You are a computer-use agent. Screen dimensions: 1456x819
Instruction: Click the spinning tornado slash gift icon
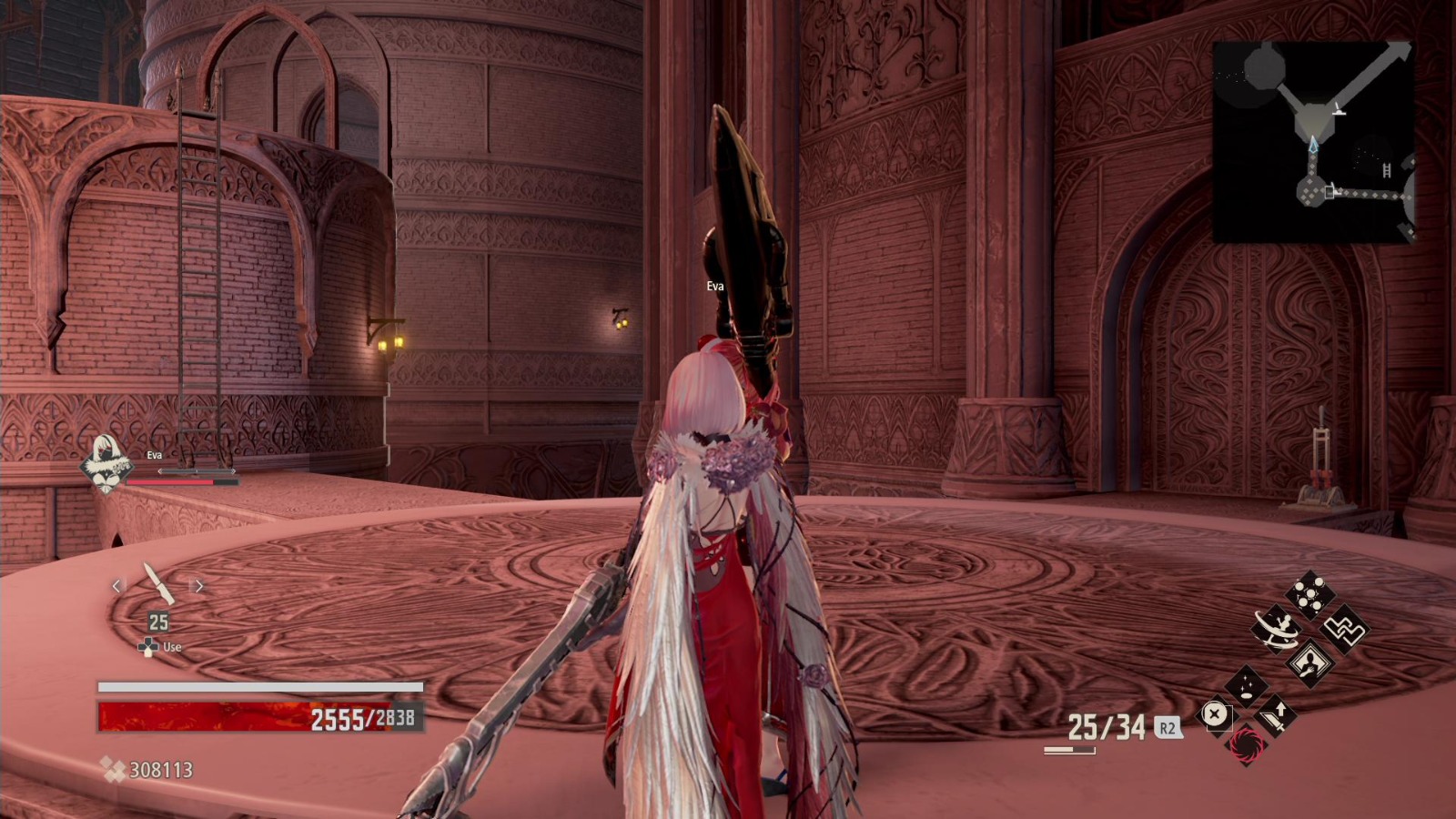pyautogui.click(x=1276, y=629)
